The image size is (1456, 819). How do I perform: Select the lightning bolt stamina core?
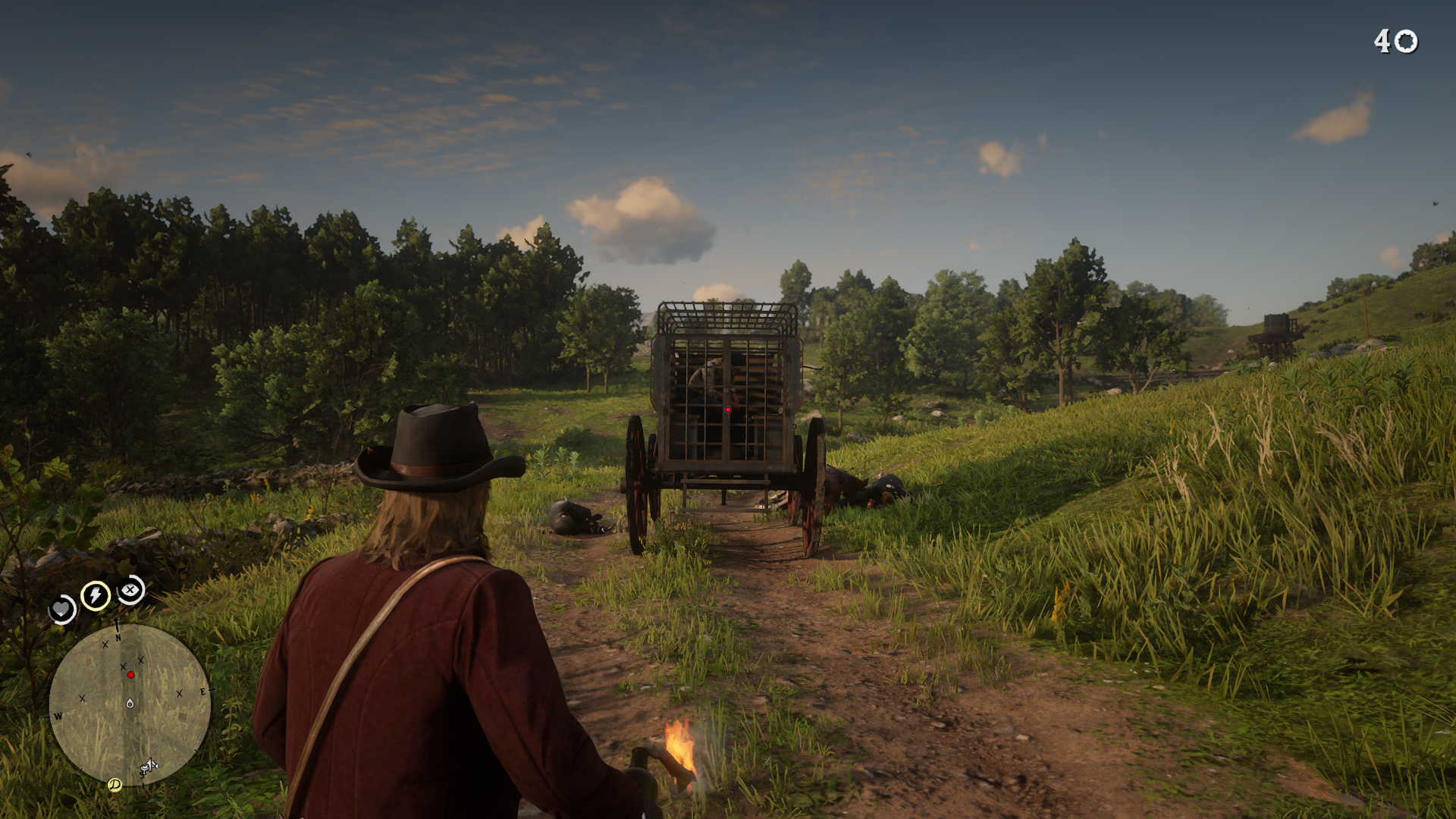(x=96, y=595)
